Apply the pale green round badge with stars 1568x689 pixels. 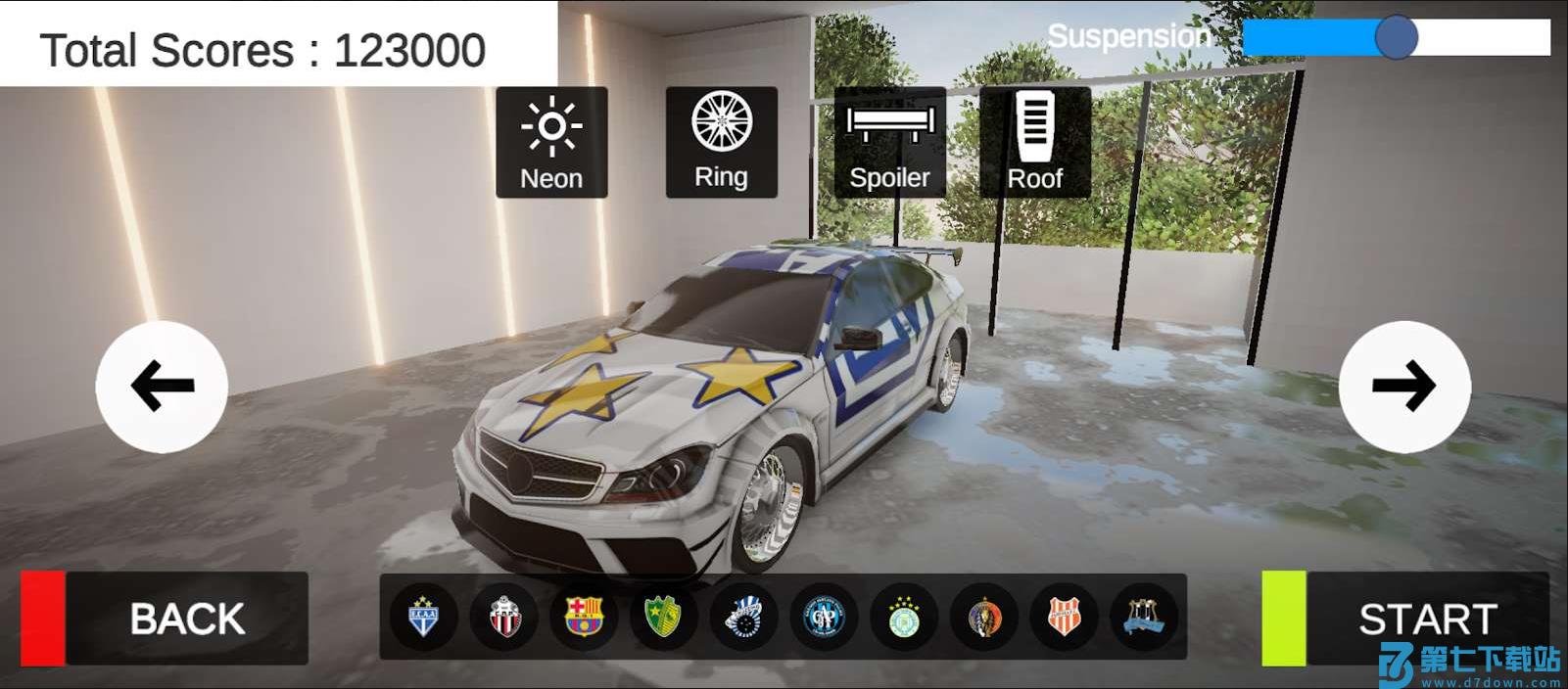(904, 618)
